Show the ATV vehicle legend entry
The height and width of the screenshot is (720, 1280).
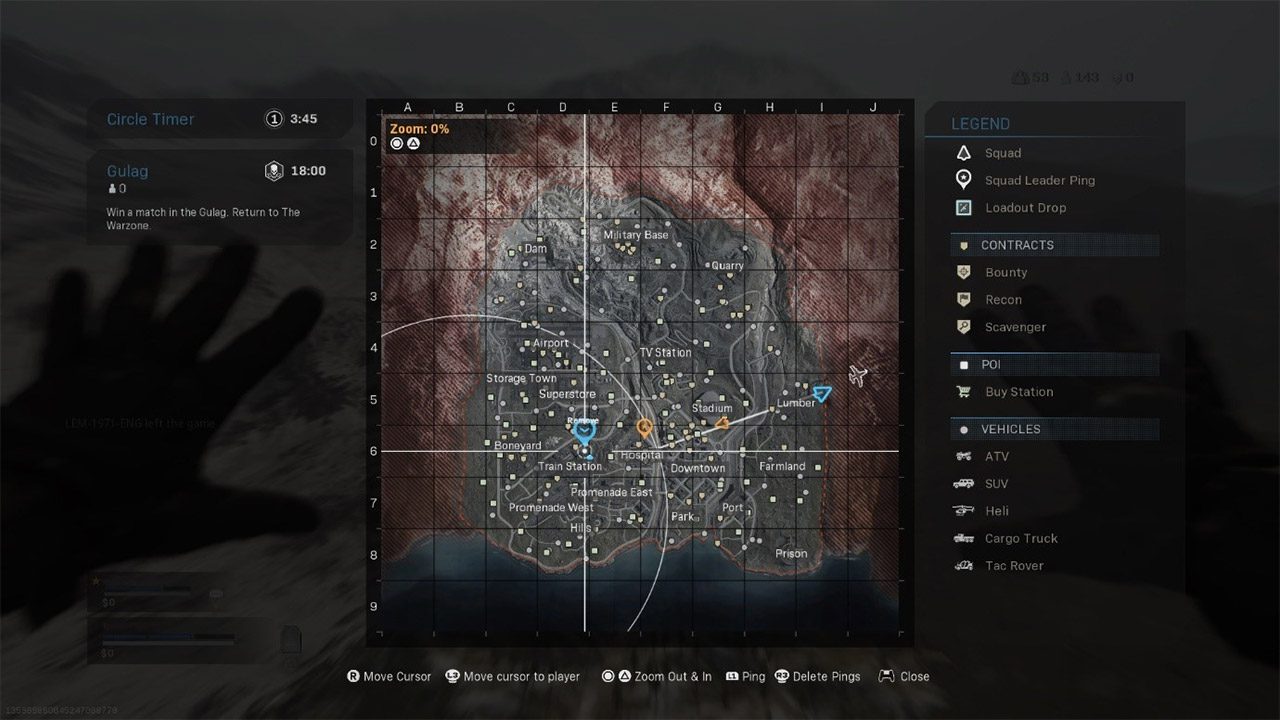pos(996,456)
